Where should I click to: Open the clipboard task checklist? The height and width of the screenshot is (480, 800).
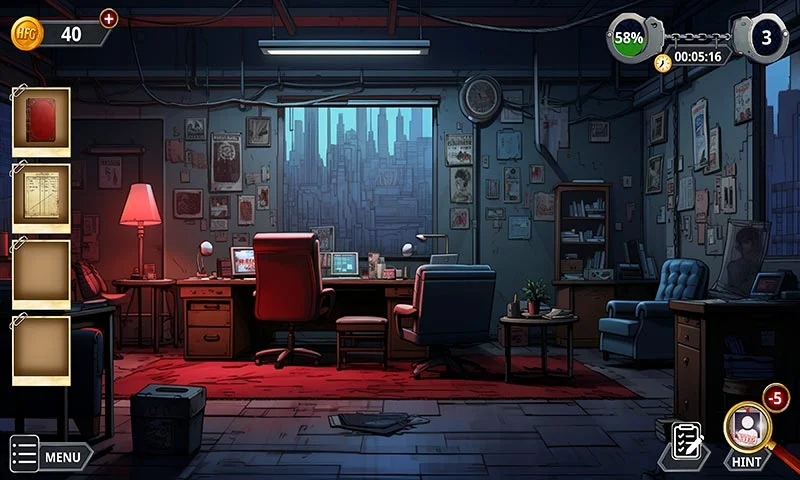pyautogui.click(x=687, y=441)
